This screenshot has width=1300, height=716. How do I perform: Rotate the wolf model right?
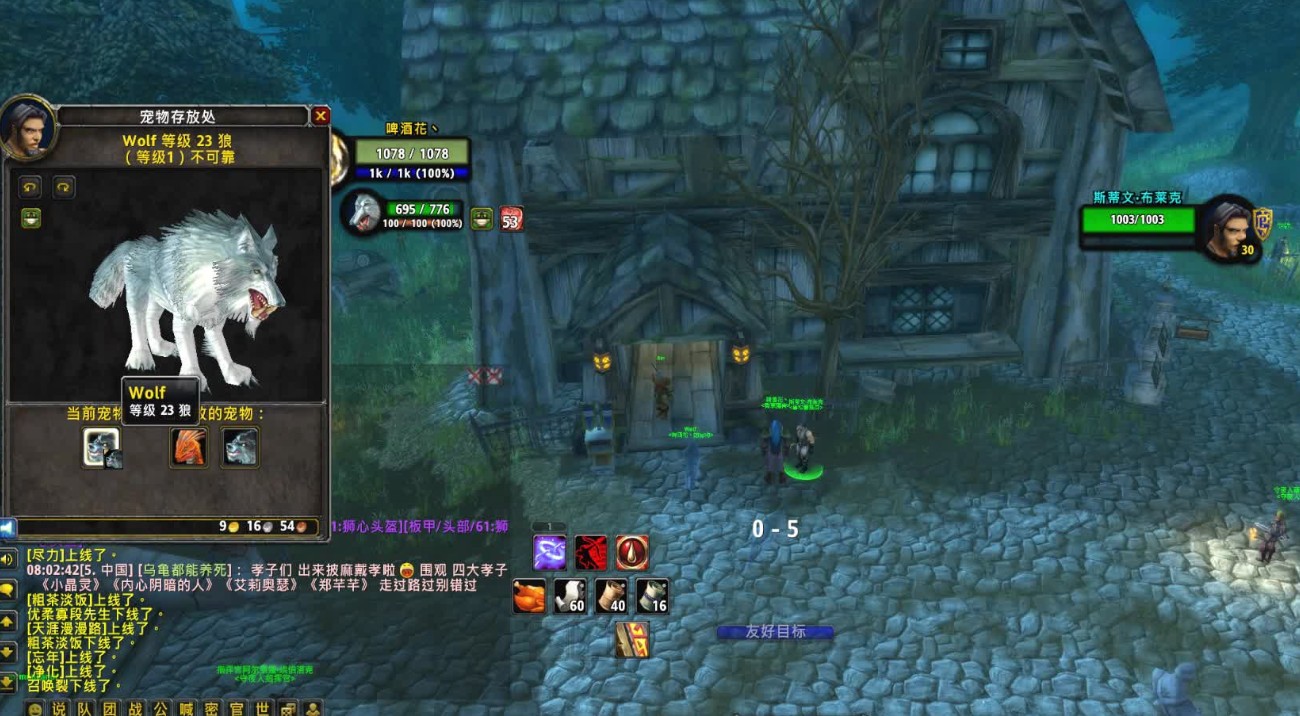pyautogui.click(x=64, y=186)
